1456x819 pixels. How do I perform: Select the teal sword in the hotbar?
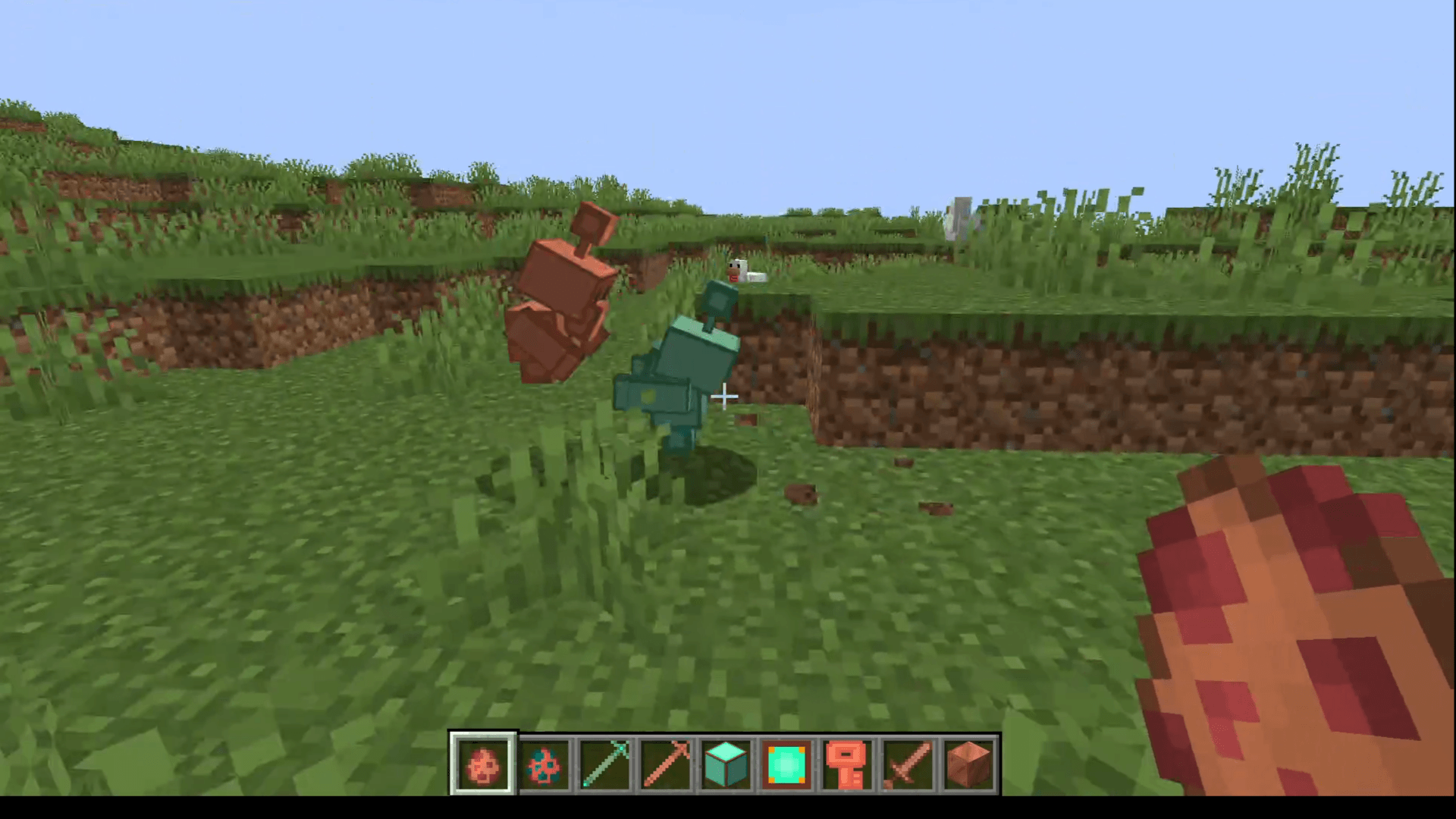[604, 764]
